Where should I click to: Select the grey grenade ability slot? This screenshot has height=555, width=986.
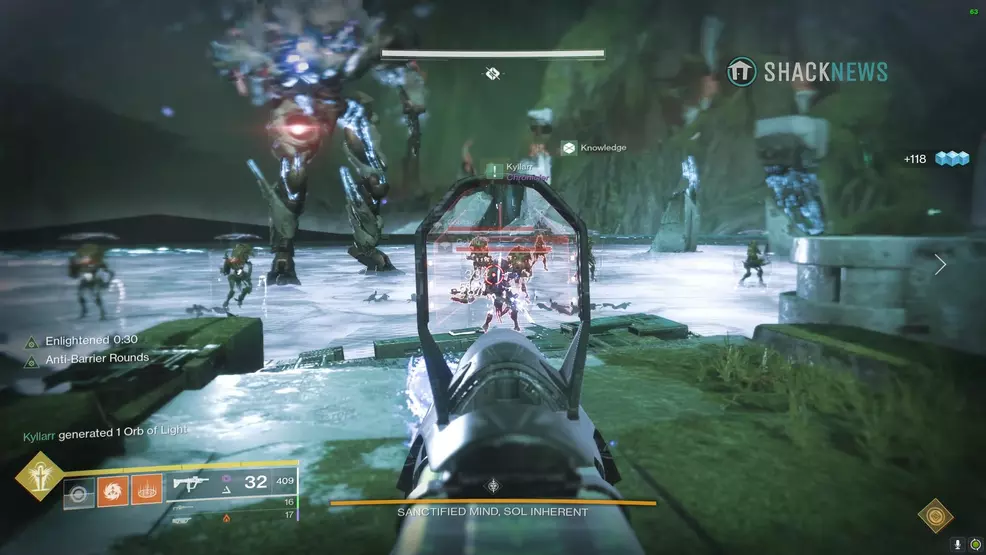click(x=79, y=492)
